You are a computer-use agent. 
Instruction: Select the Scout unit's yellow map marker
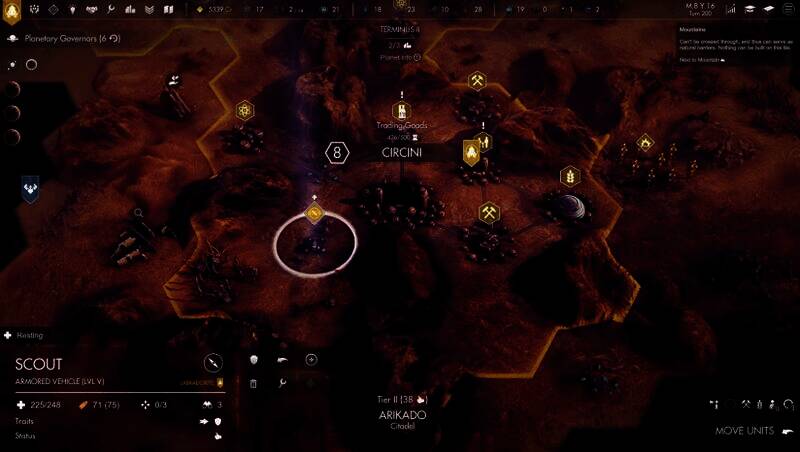coord(314,213)
